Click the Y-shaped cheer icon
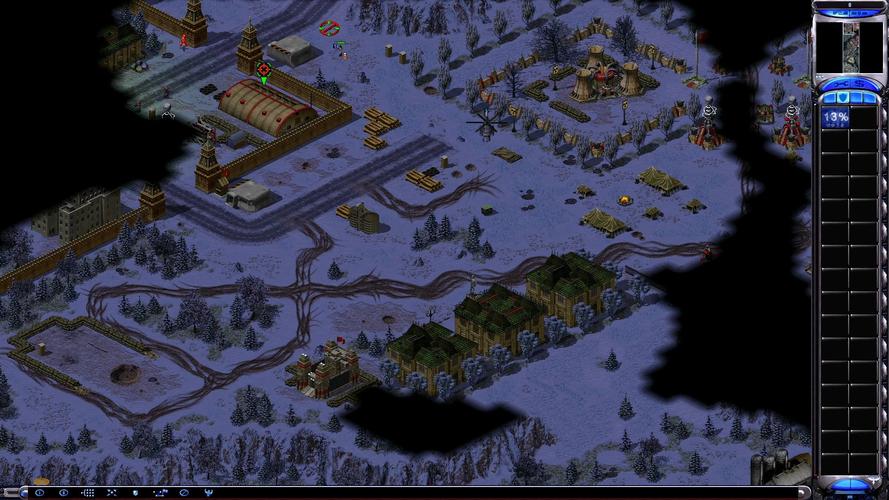Viewport: 889px width, 500px height. [x=208, y=493]
